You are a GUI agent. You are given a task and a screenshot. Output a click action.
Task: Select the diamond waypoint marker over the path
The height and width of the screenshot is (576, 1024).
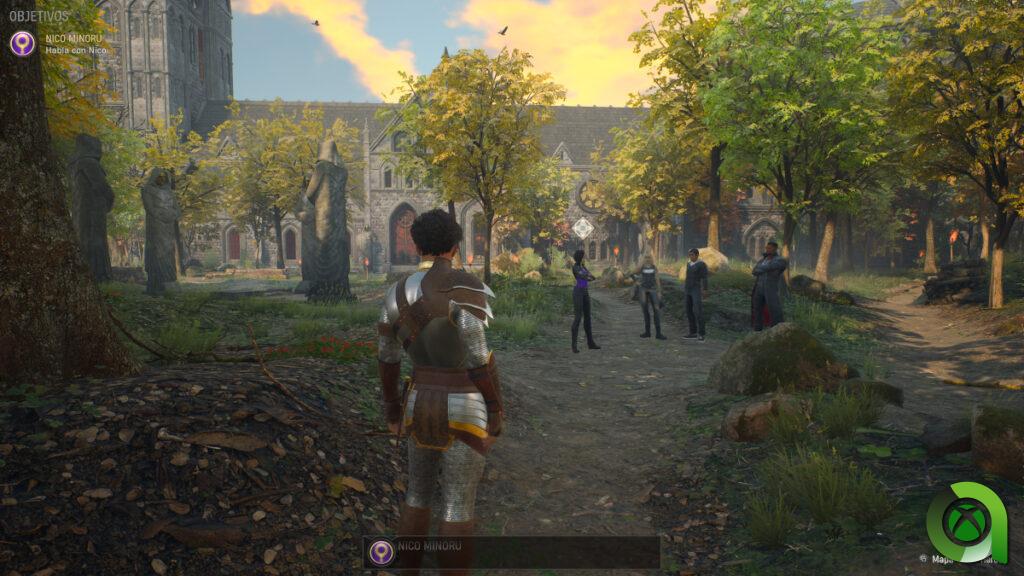(x=582, y=228)
